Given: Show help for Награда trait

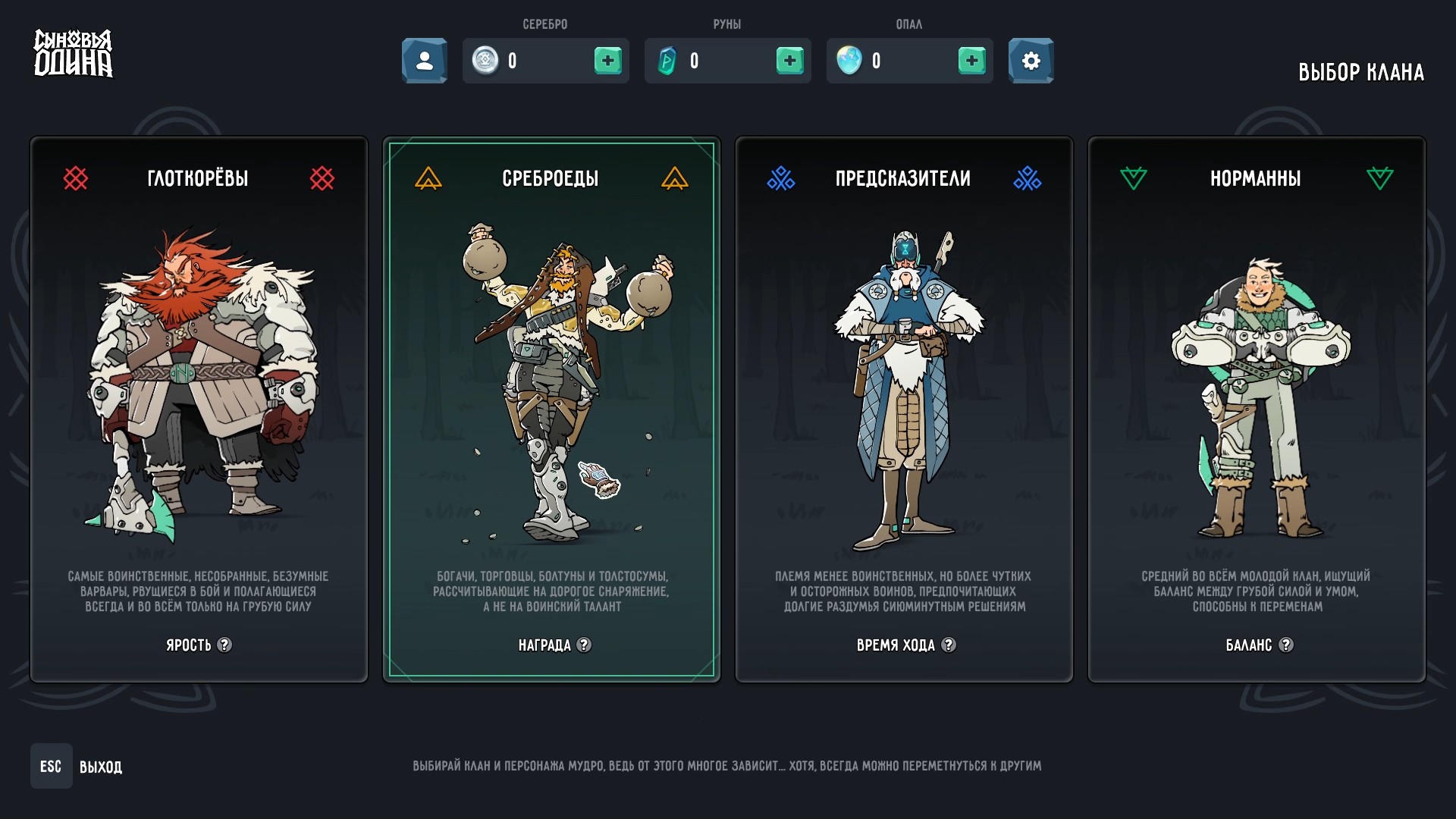Looking at the screenshot, I should (x=584, y=645).
